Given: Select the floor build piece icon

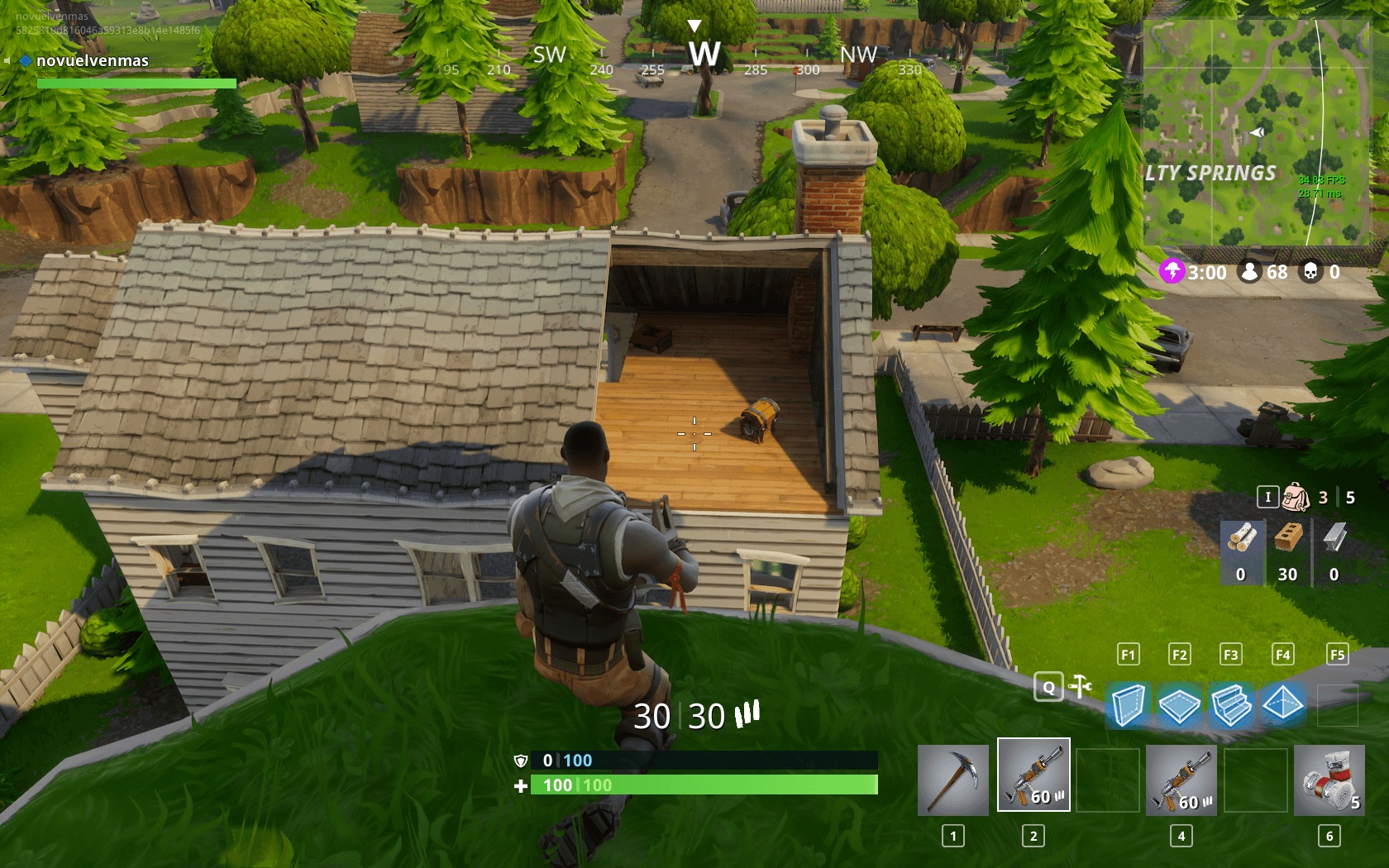Looking at the screenshot, I should [x=1180, y=704].
